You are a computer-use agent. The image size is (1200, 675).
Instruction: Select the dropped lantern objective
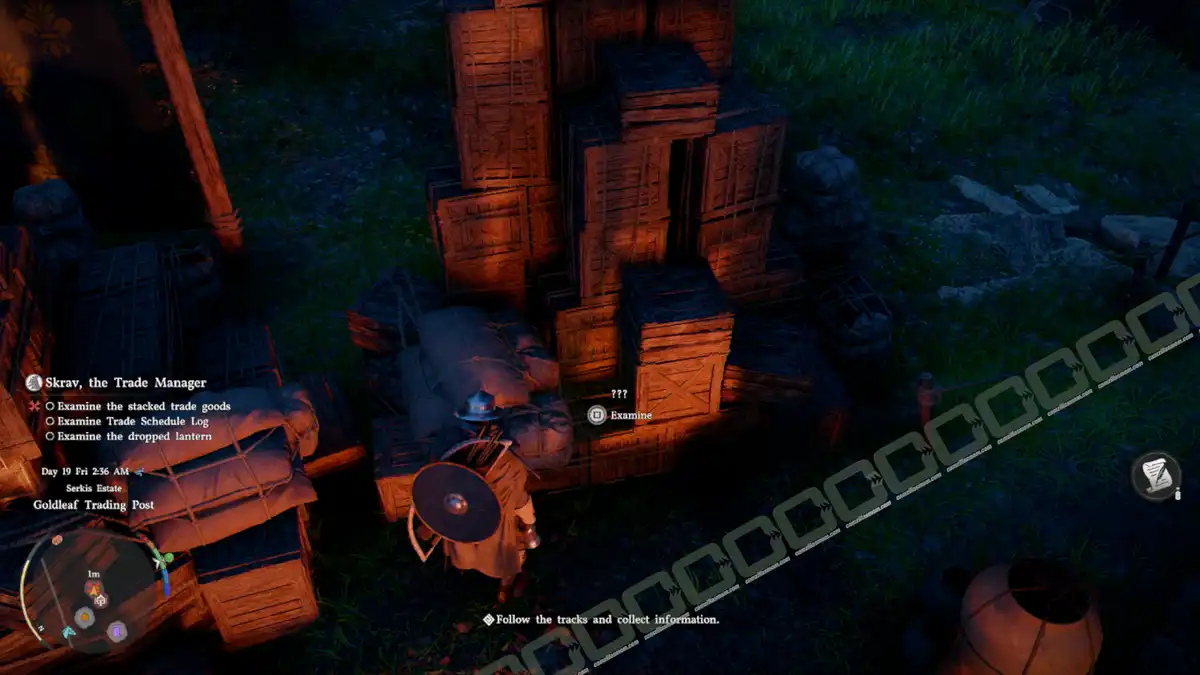pos(134,436)
